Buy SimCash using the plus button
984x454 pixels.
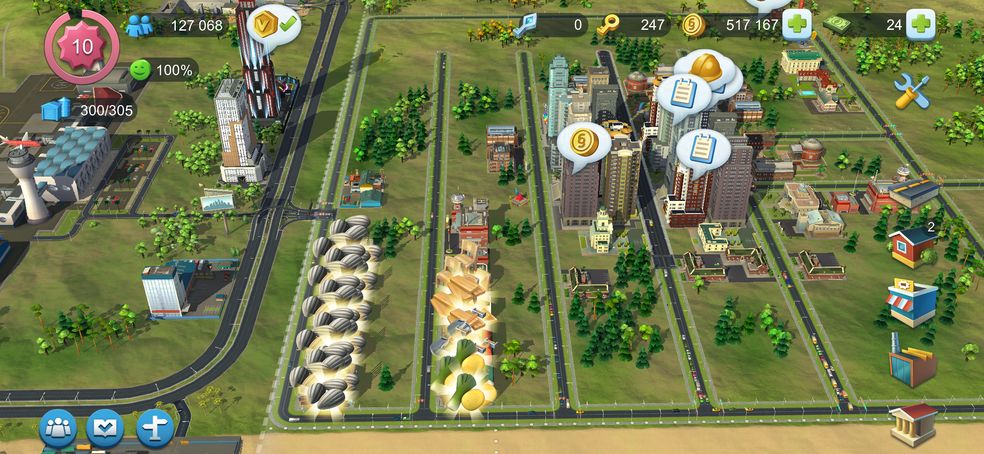920,25
